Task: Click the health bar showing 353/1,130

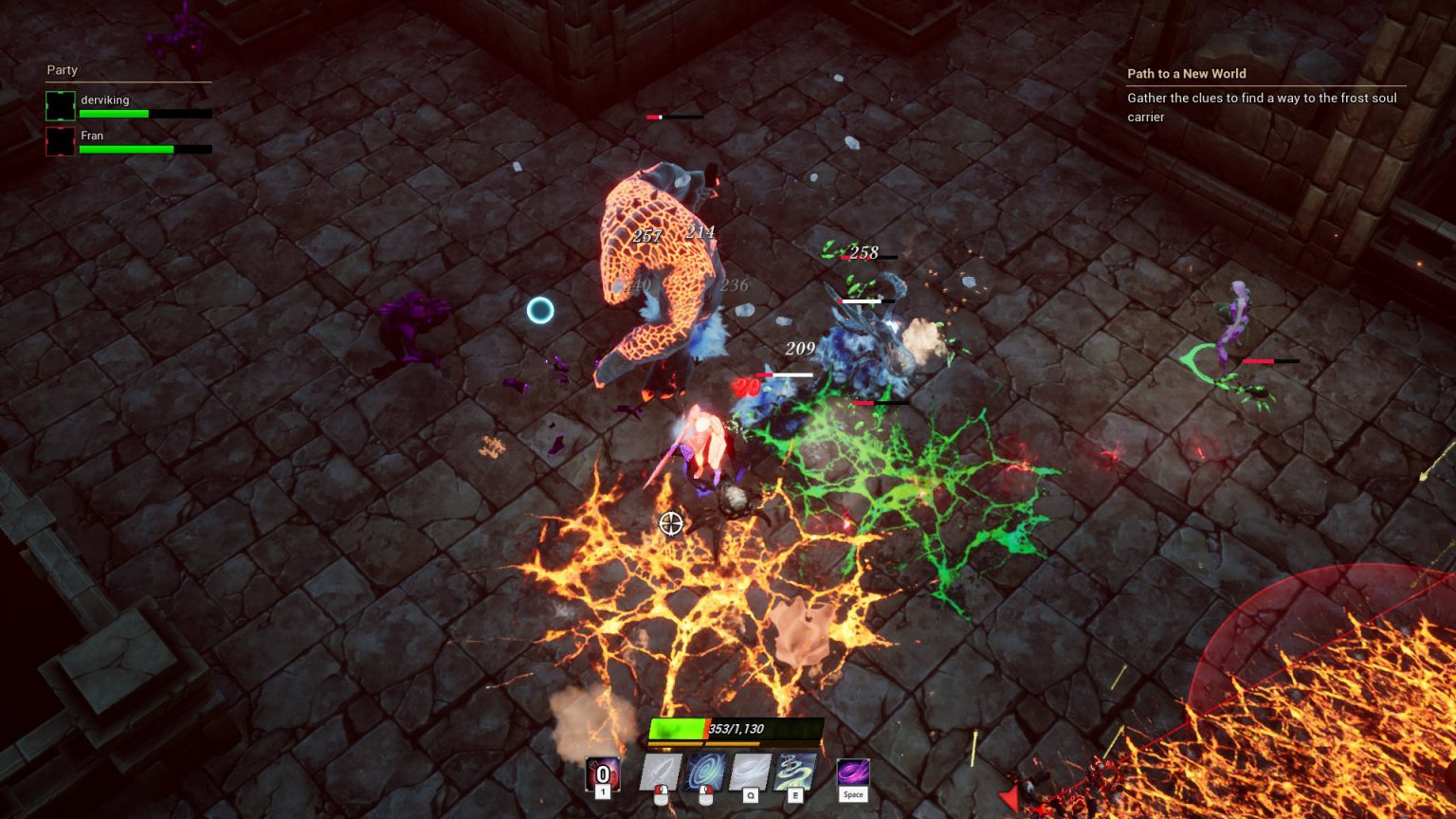Action: 735,729
